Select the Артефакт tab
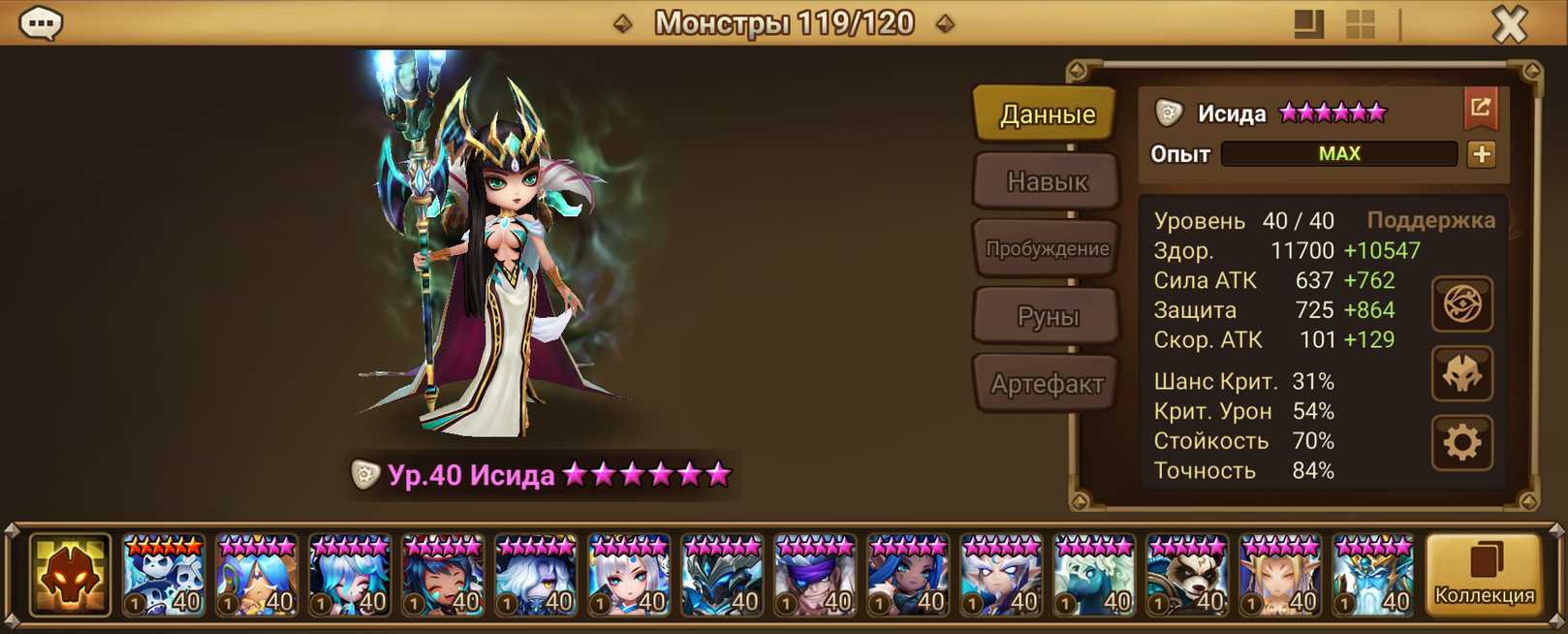Screen dimensions: 1568x634 point(1047,384)
